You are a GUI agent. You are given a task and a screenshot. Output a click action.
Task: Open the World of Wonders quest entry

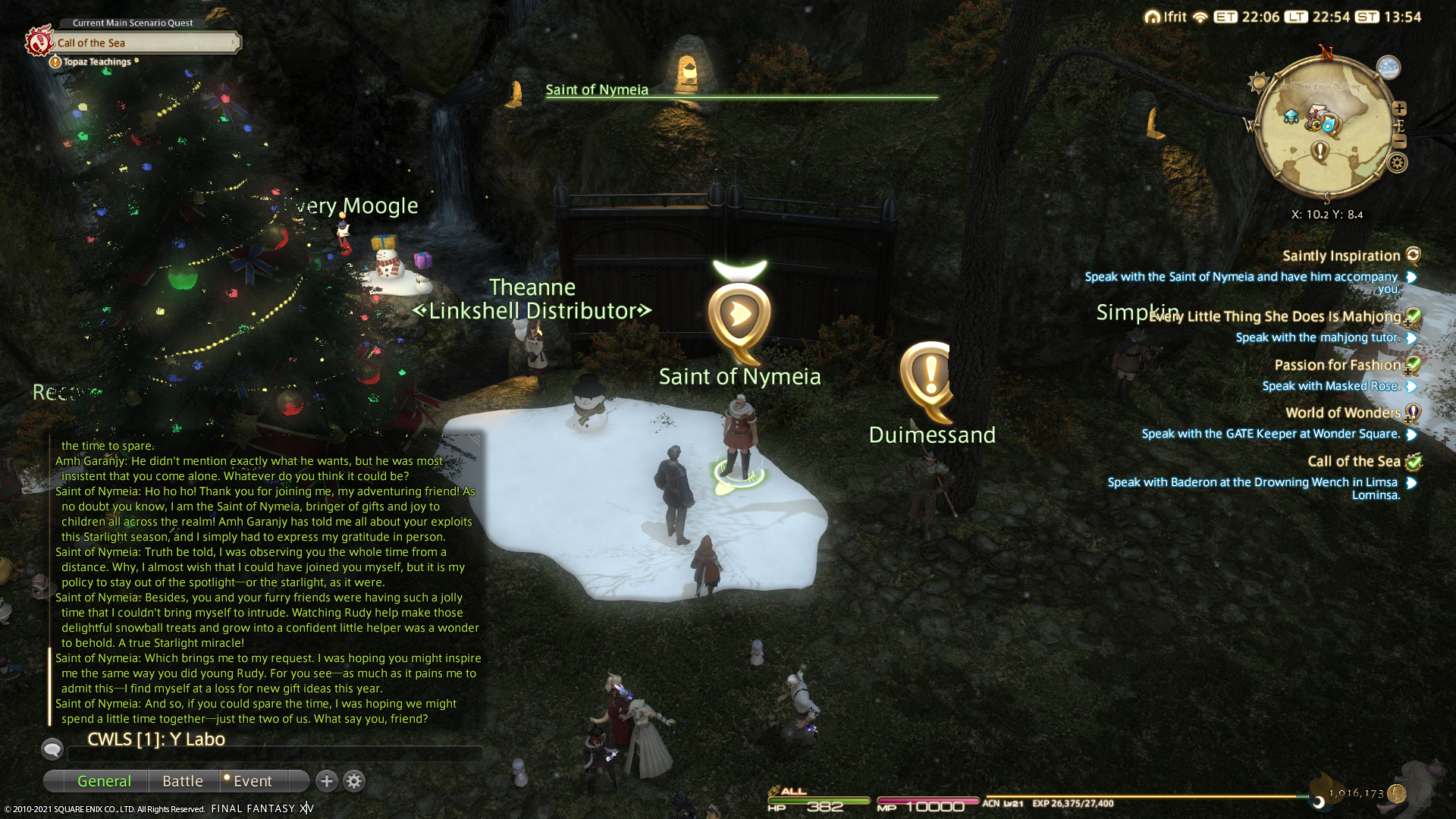click(1342, 413)
